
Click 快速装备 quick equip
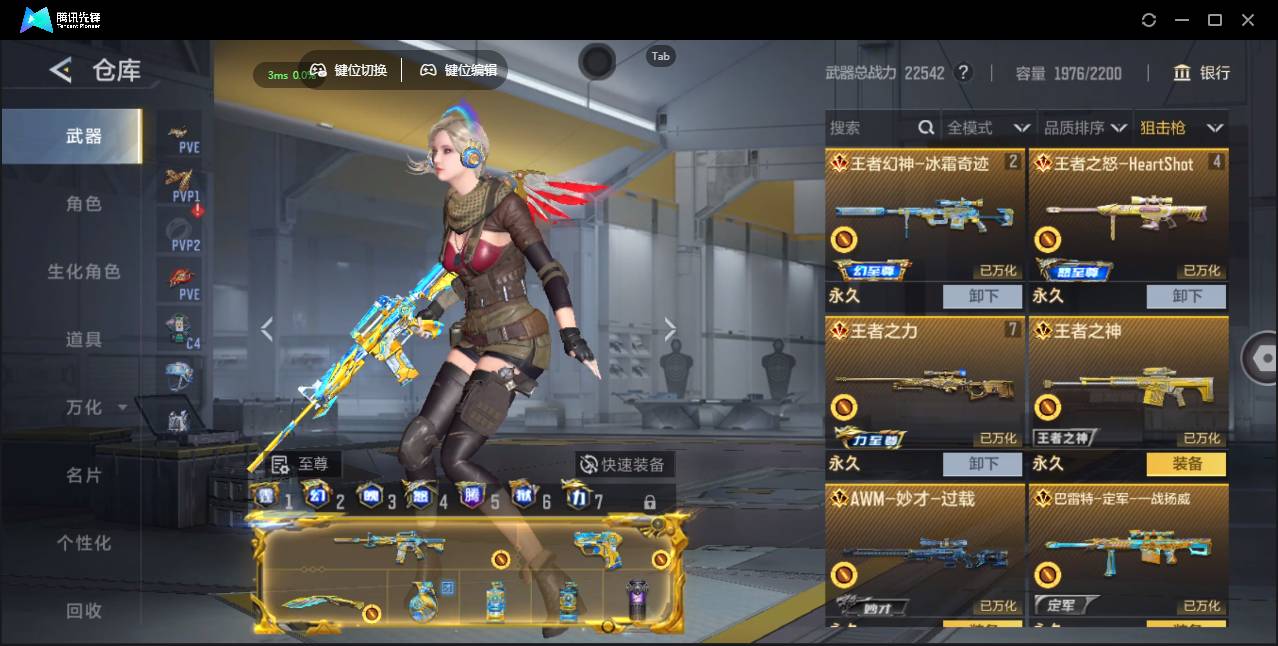pos(624,465)
